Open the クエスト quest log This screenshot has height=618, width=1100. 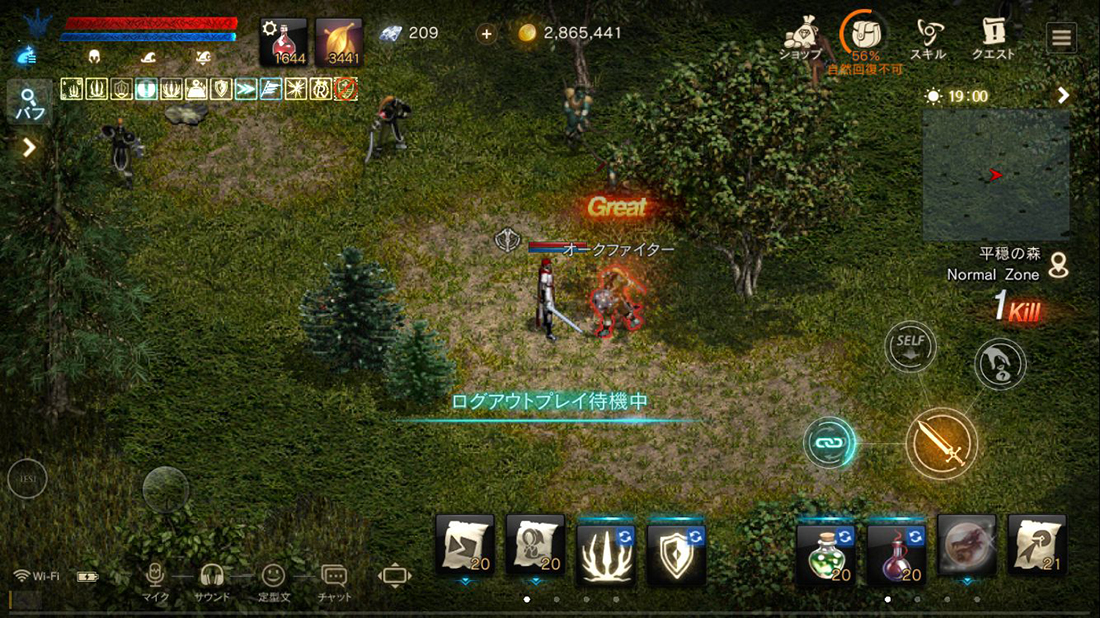pyautogui.click(x=994, y=38)
